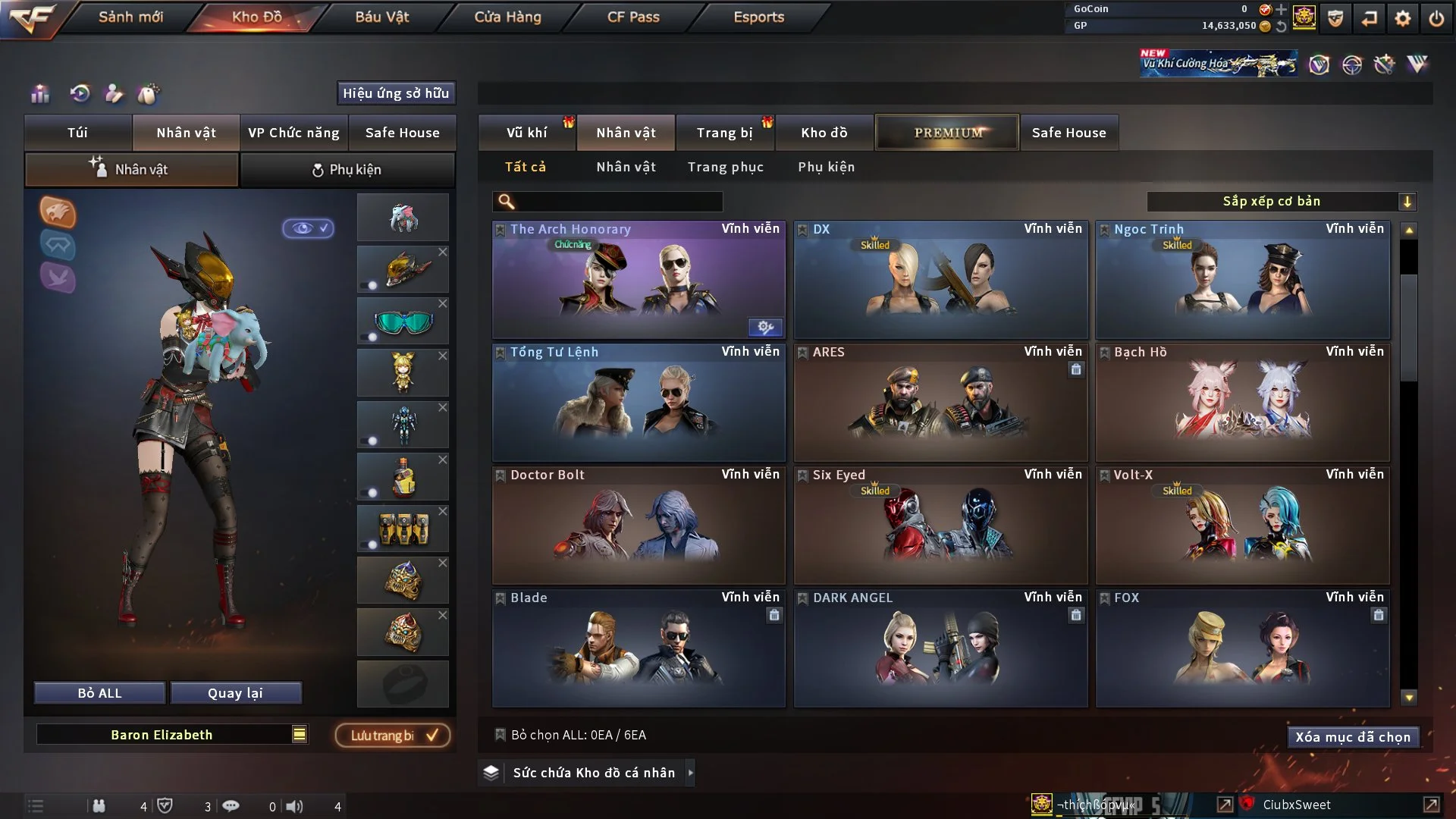Switch to the Vũ khí inventory tab
The width and height of the screenshot is (1456, 819).
526,133
